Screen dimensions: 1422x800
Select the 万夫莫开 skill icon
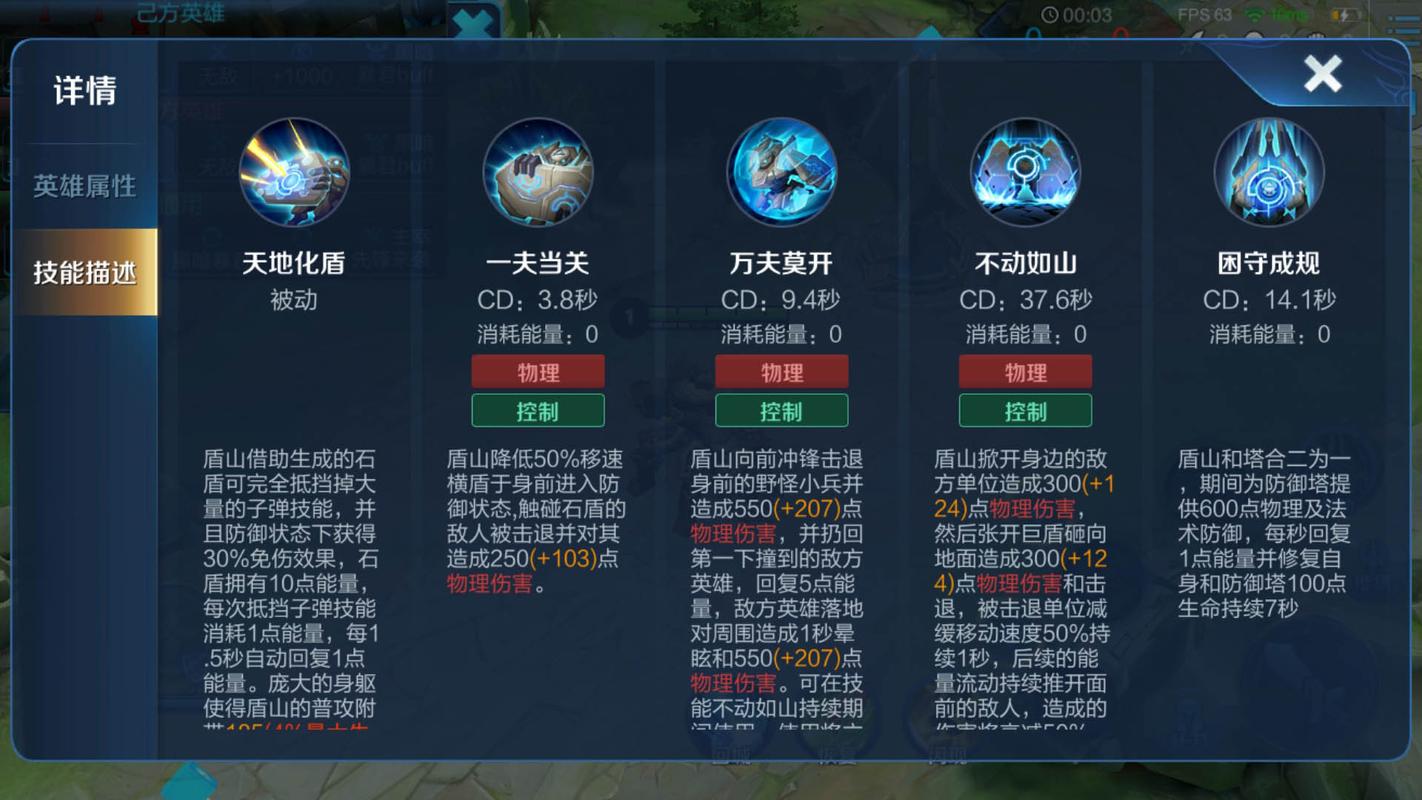click(x=782, y=172)
